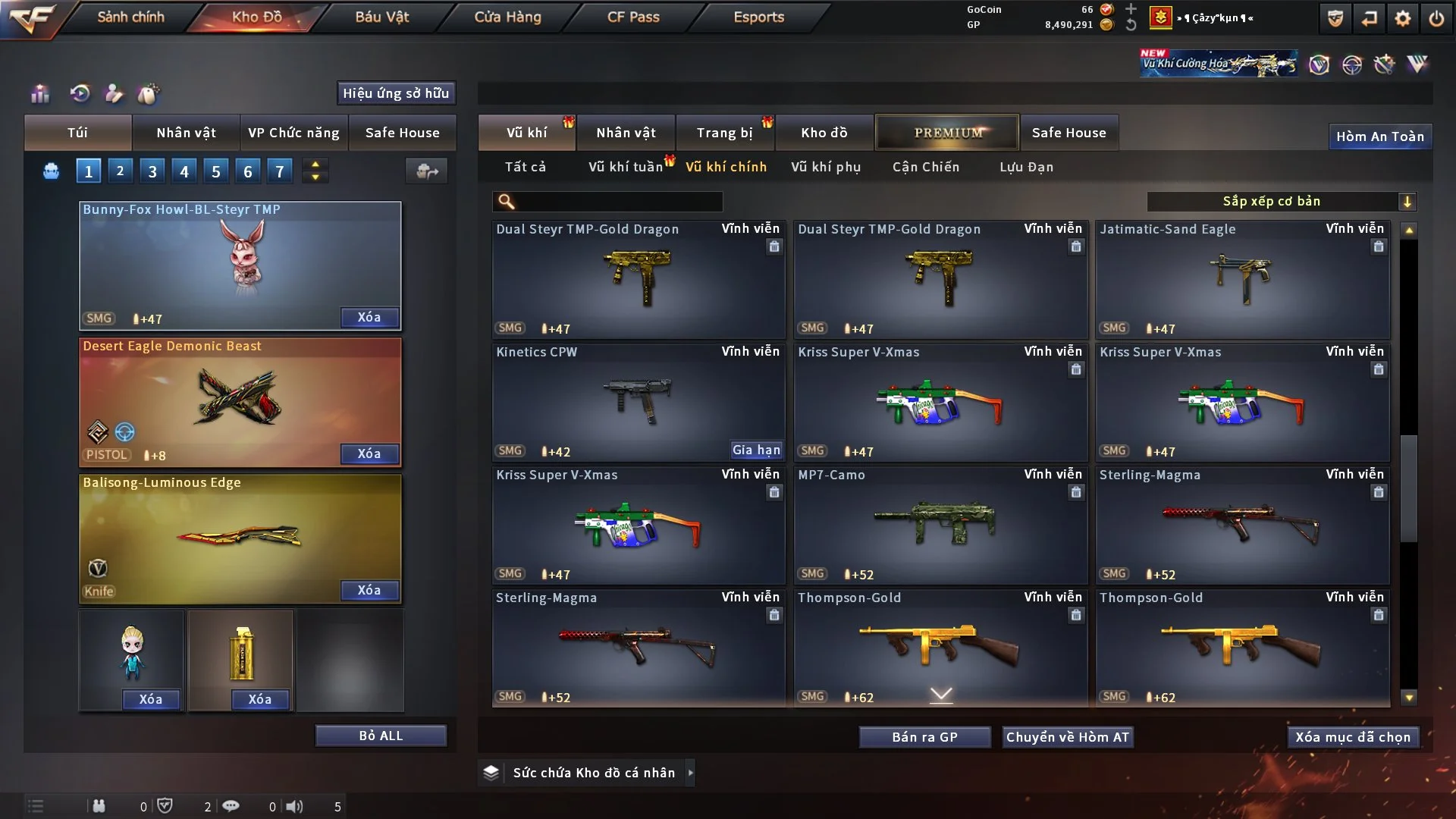
Task: Extend the Kinetics CPW with Gia hạn
Action: pos(755,450)
